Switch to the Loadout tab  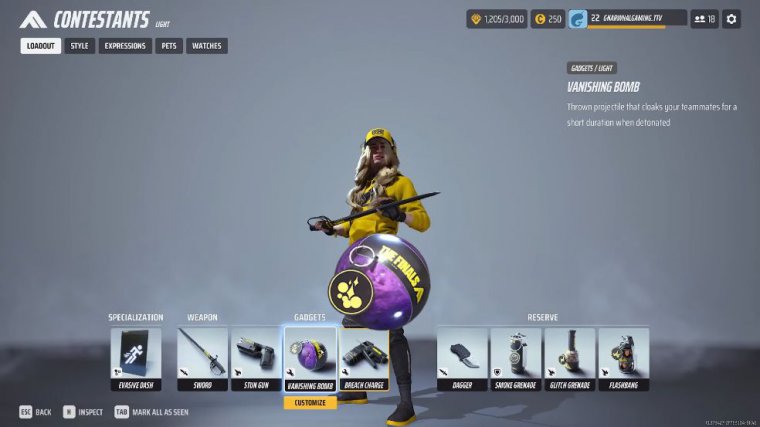tap(41, 46)
